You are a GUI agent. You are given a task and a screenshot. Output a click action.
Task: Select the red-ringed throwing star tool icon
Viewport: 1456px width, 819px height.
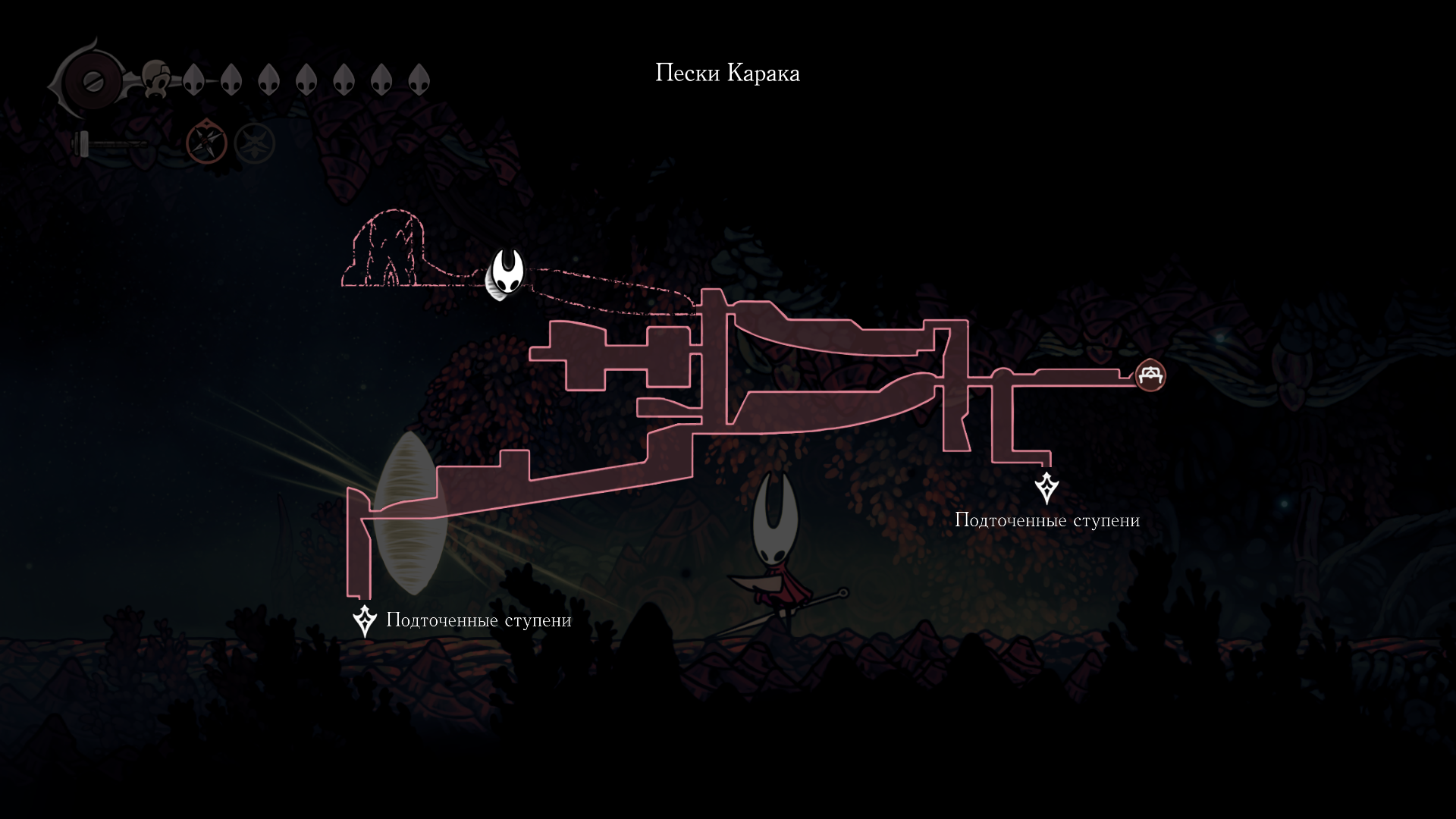(207, 142)
